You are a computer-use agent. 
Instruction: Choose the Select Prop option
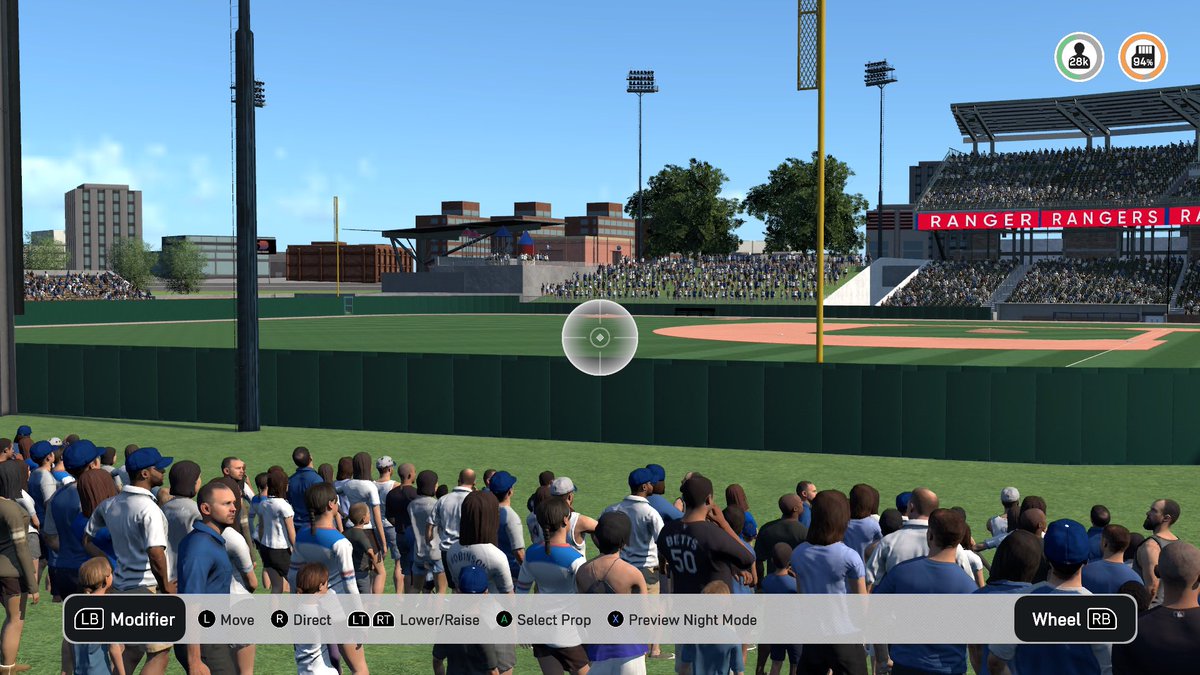[544, 620]
